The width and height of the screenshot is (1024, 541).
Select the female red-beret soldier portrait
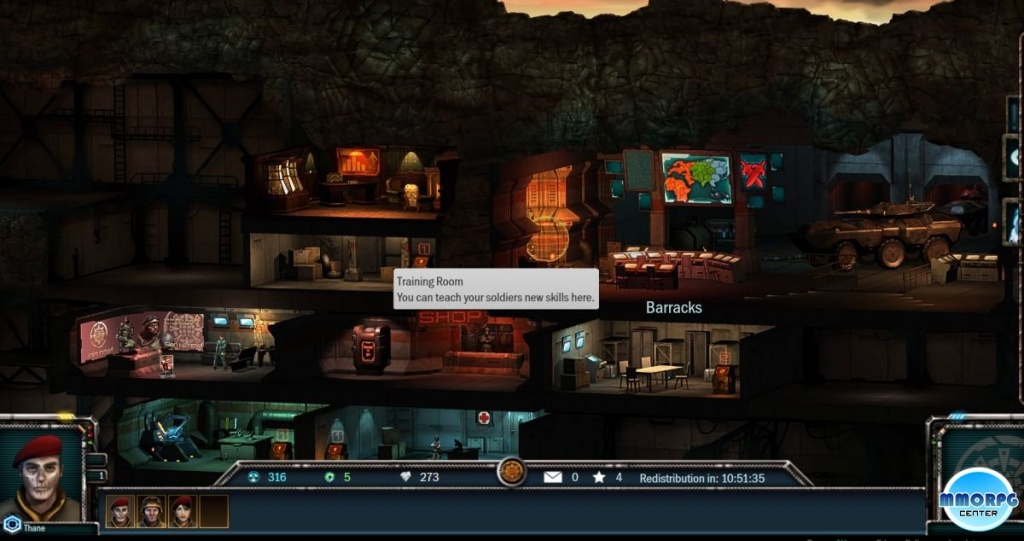pyautogui.click(x=182, y=511)
